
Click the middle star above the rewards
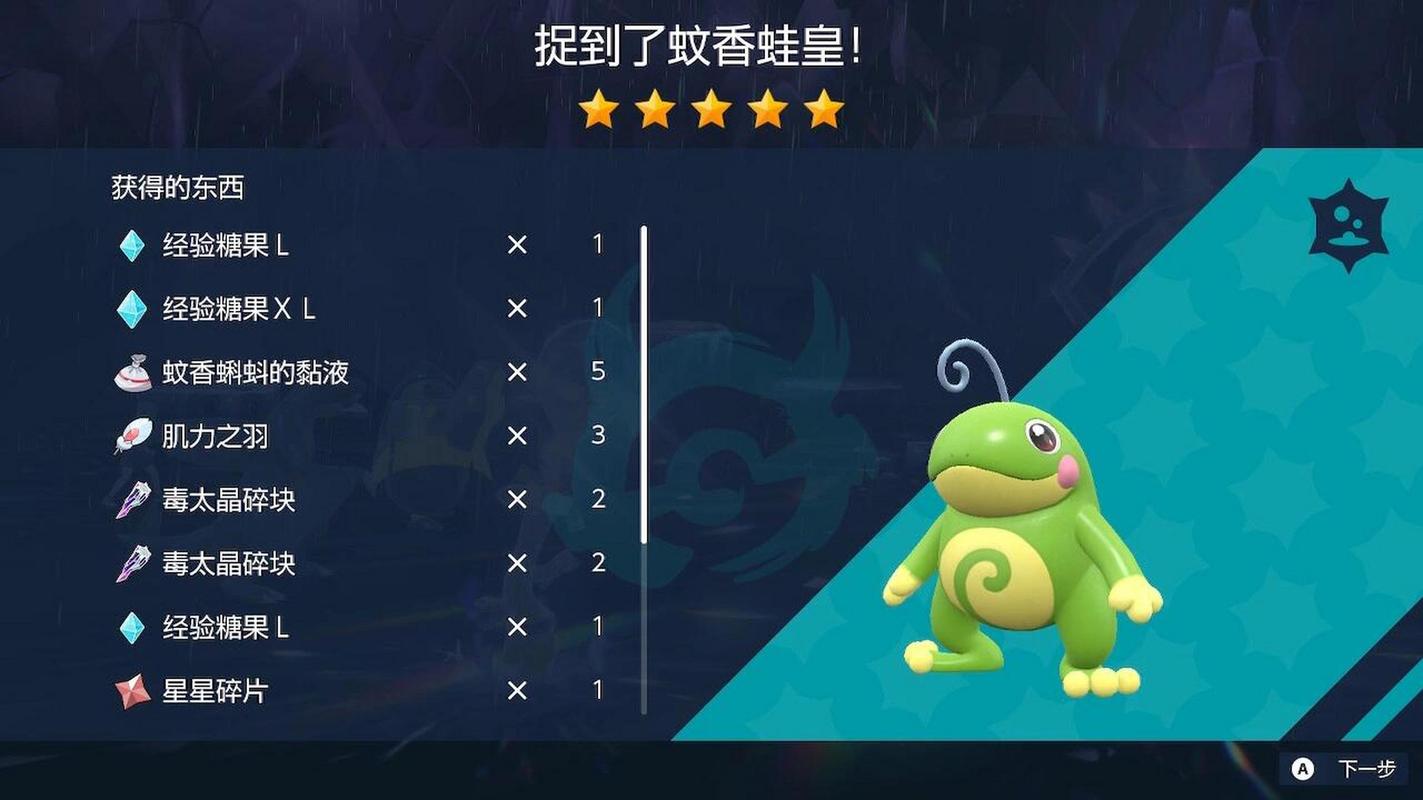point(711,109)
